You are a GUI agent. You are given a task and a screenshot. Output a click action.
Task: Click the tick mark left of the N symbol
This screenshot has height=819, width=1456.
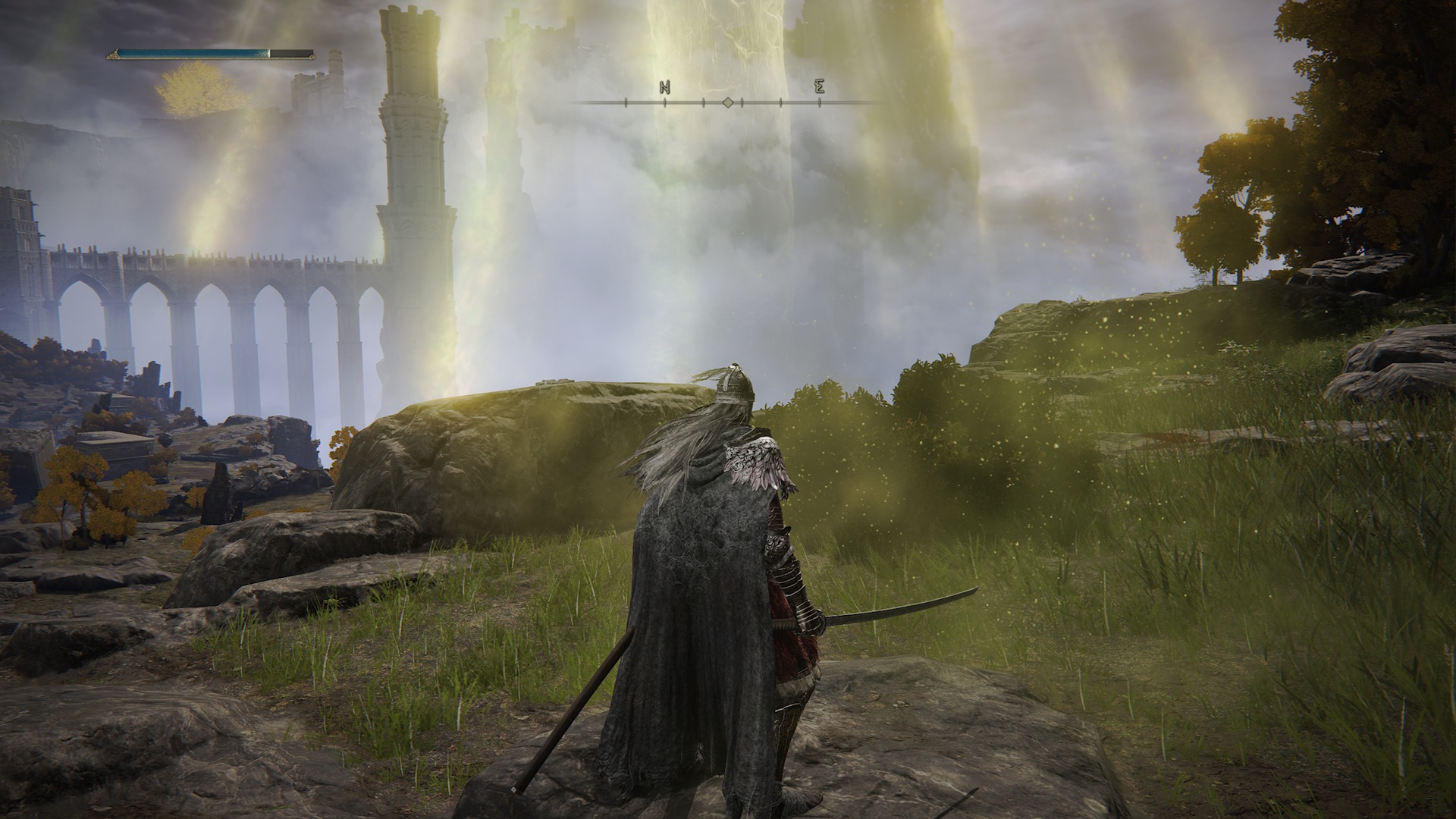click(626, 101)
